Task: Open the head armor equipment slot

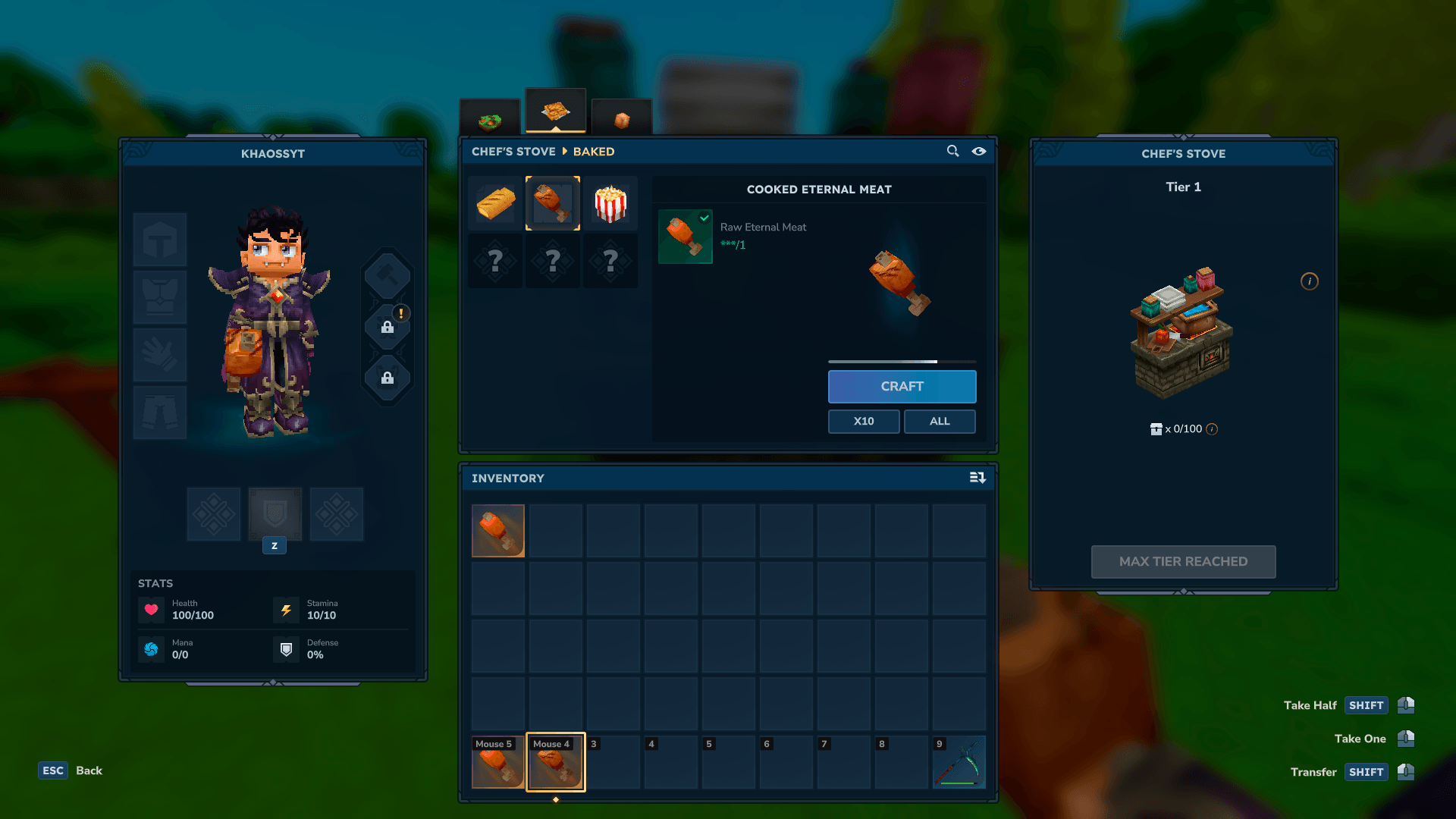Action: coord(160,240)
